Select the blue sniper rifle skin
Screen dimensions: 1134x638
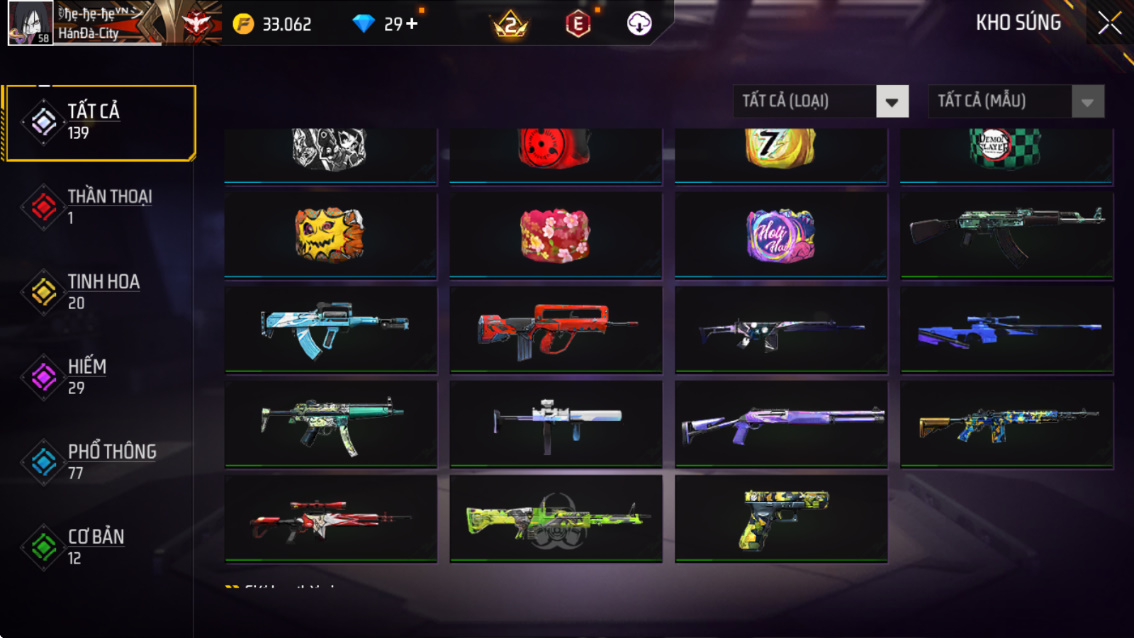coord(1006,329)
